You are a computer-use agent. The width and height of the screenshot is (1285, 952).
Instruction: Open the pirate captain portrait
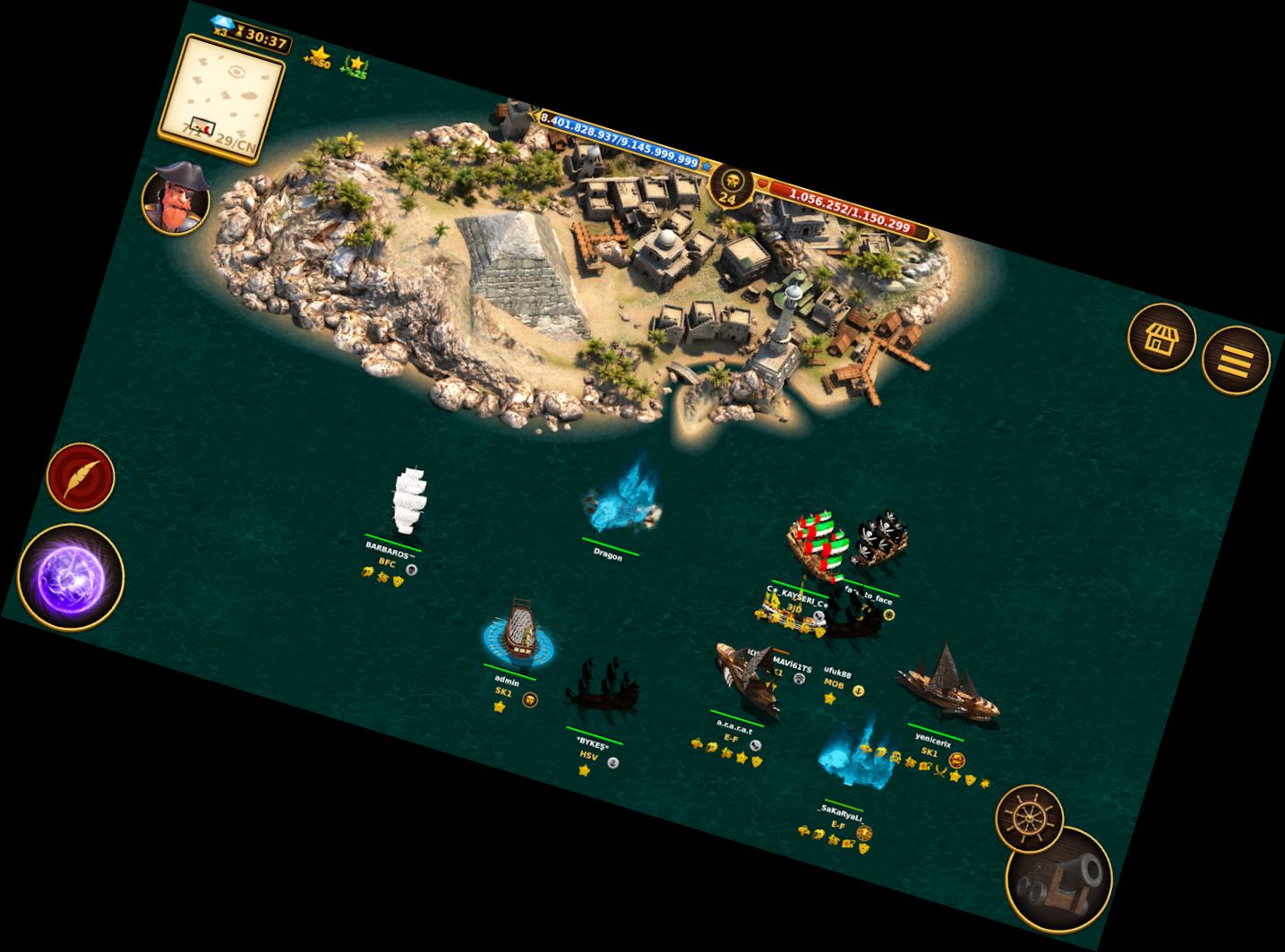(176, 197)
